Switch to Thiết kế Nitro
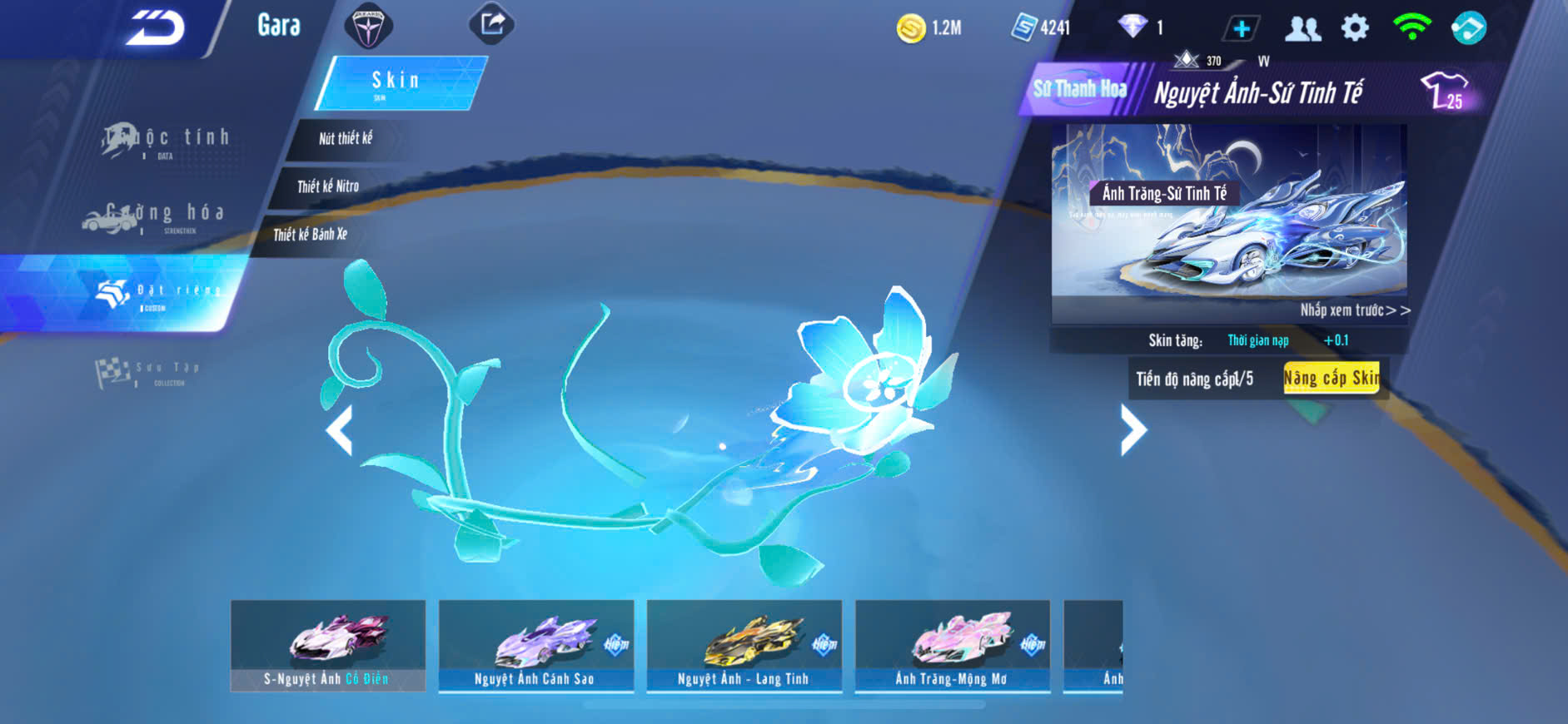 point(328,186)
